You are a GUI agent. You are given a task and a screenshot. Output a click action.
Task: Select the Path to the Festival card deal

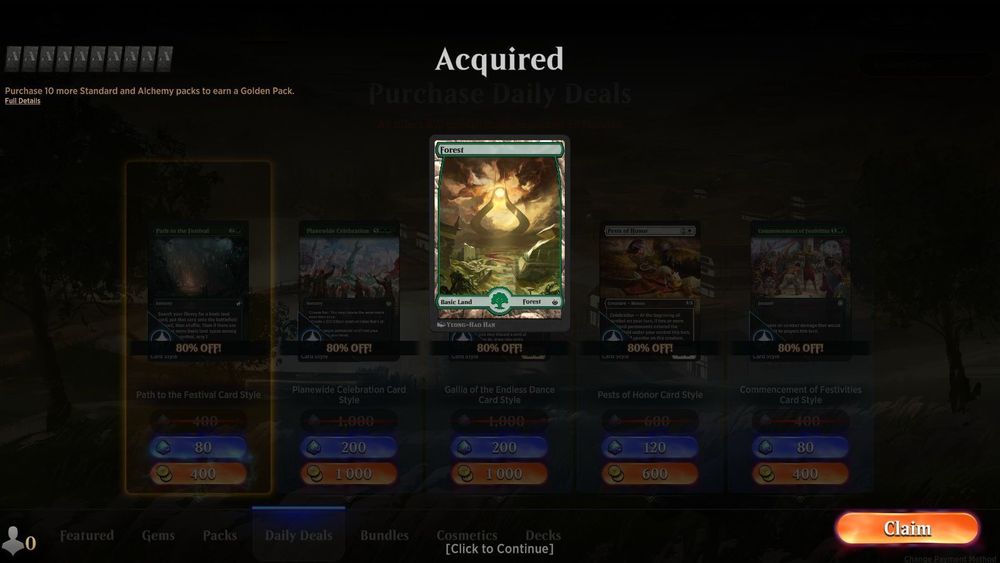(x=198, y=290)
